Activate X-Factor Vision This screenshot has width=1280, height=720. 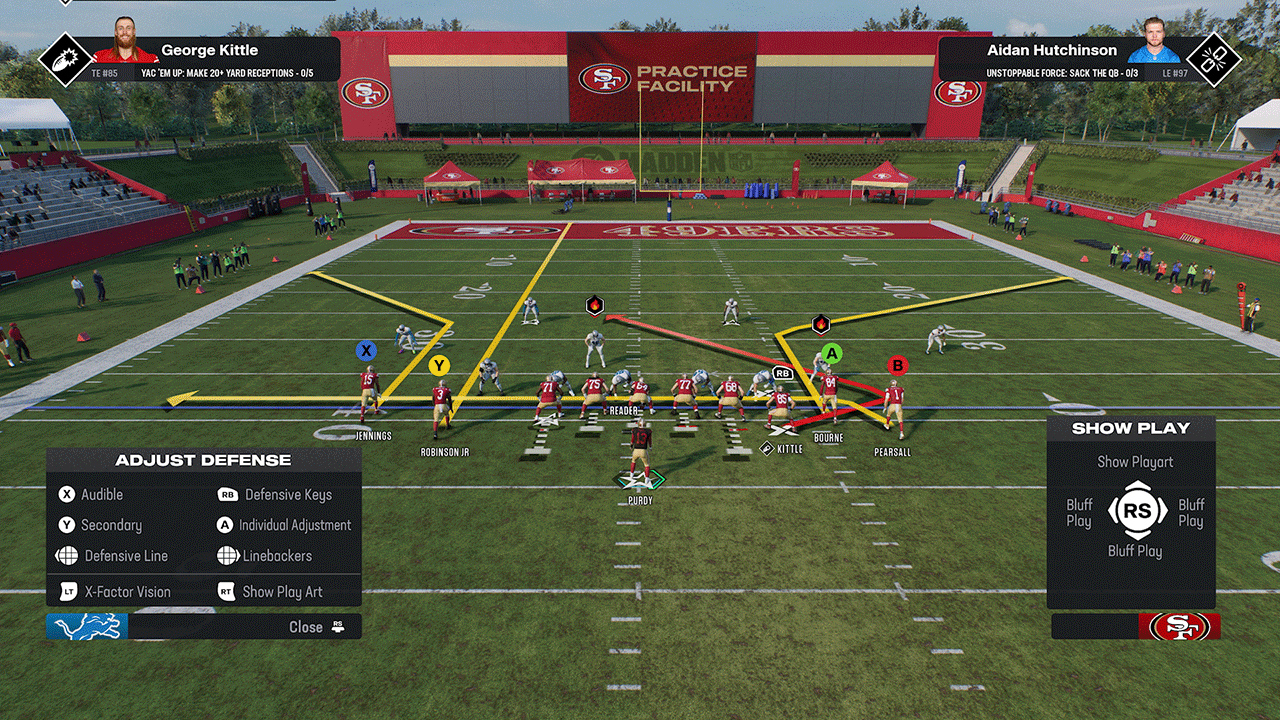(127, 592)
